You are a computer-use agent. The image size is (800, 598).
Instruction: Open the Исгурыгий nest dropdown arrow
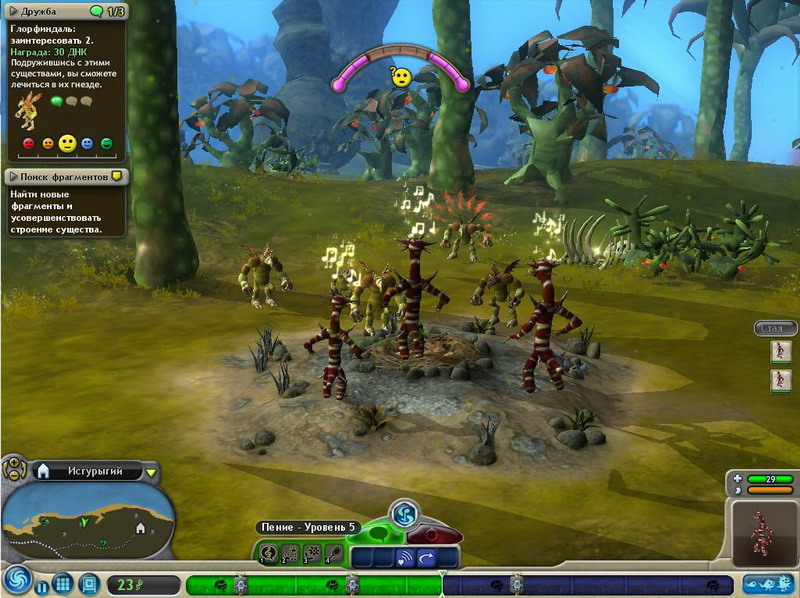(x=151, y=471)
